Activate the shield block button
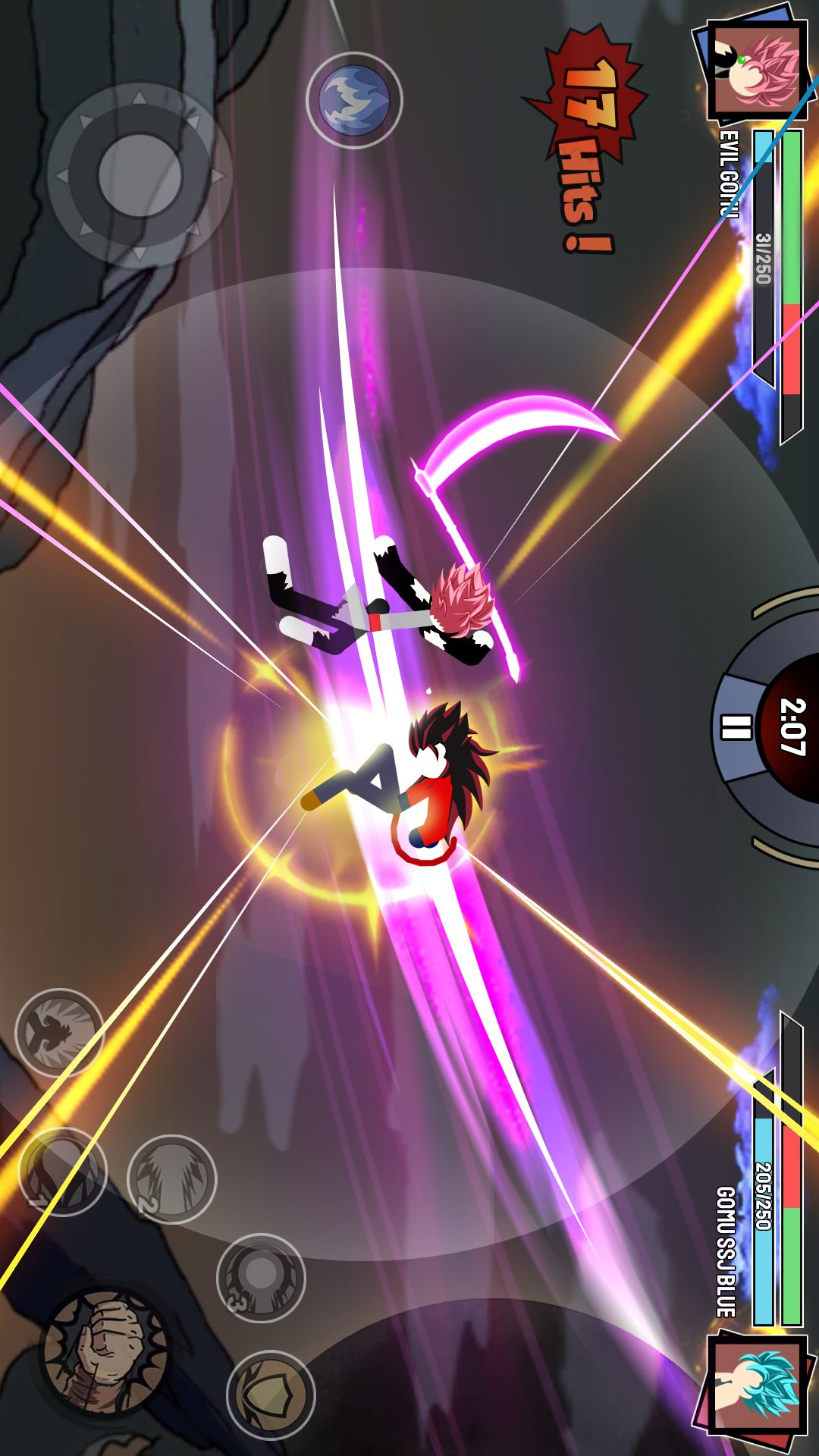819x1456 pixels. click(x=271, y=1395)
